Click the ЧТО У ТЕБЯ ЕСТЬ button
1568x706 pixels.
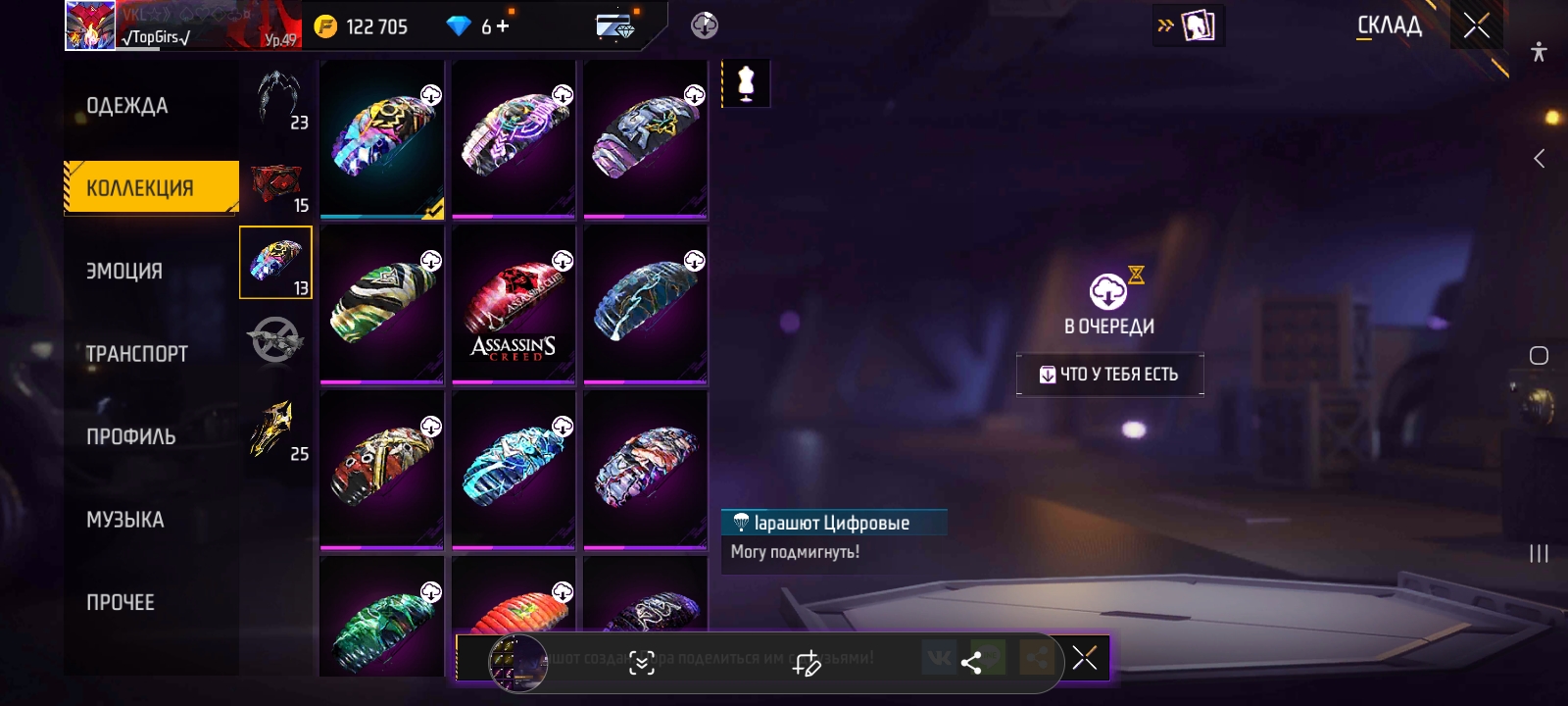[x=1109, y=375]
